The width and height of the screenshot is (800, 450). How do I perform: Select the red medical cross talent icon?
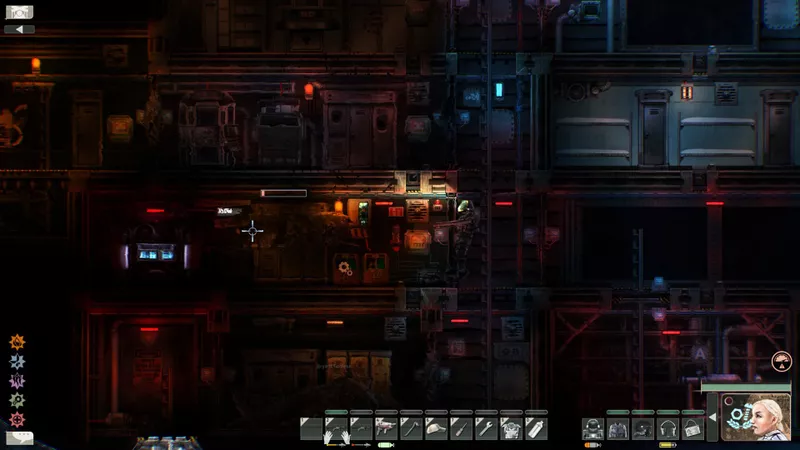click(16, 418)
